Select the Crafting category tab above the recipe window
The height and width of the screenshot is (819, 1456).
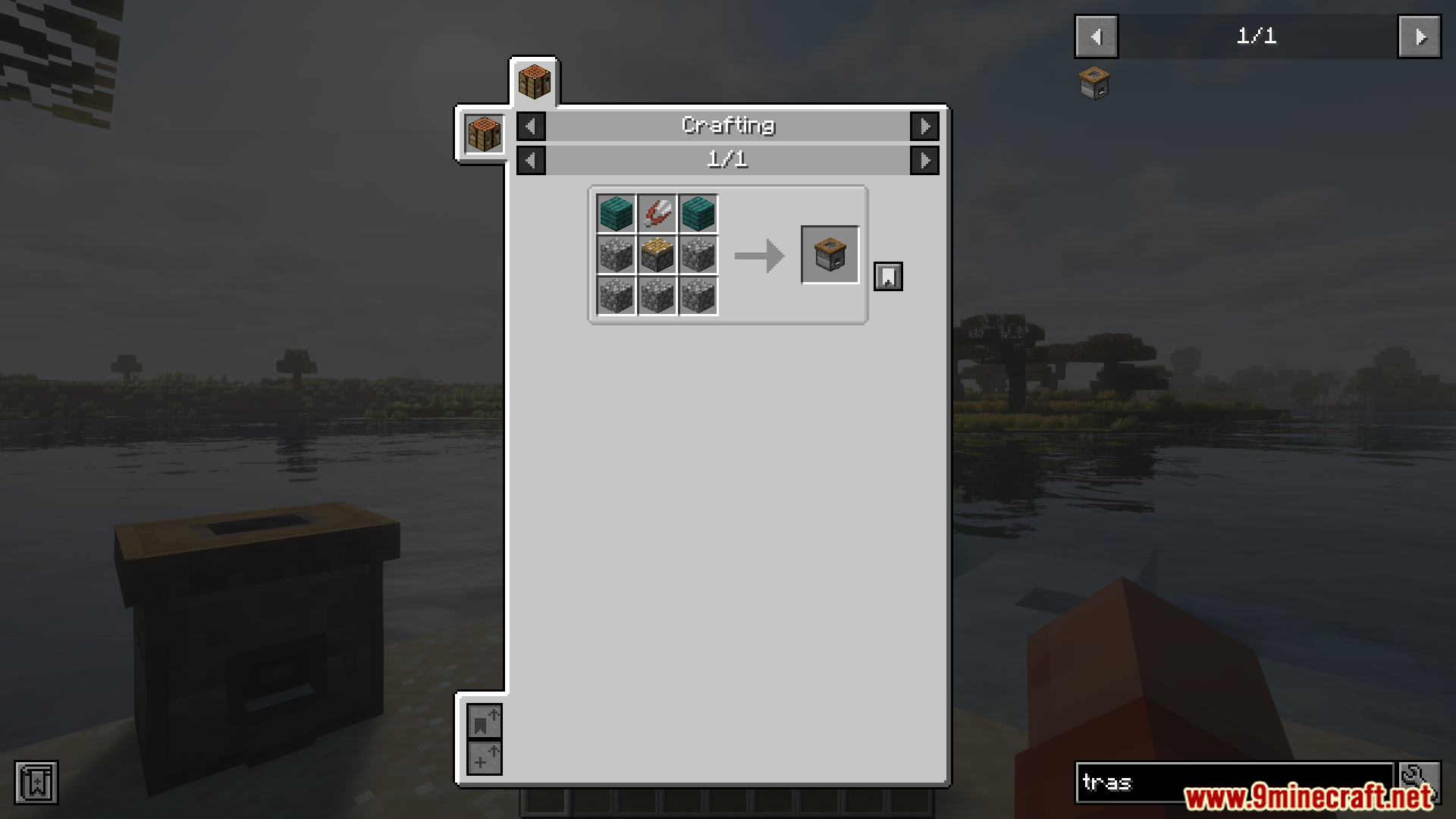click(x=534, y=82)
